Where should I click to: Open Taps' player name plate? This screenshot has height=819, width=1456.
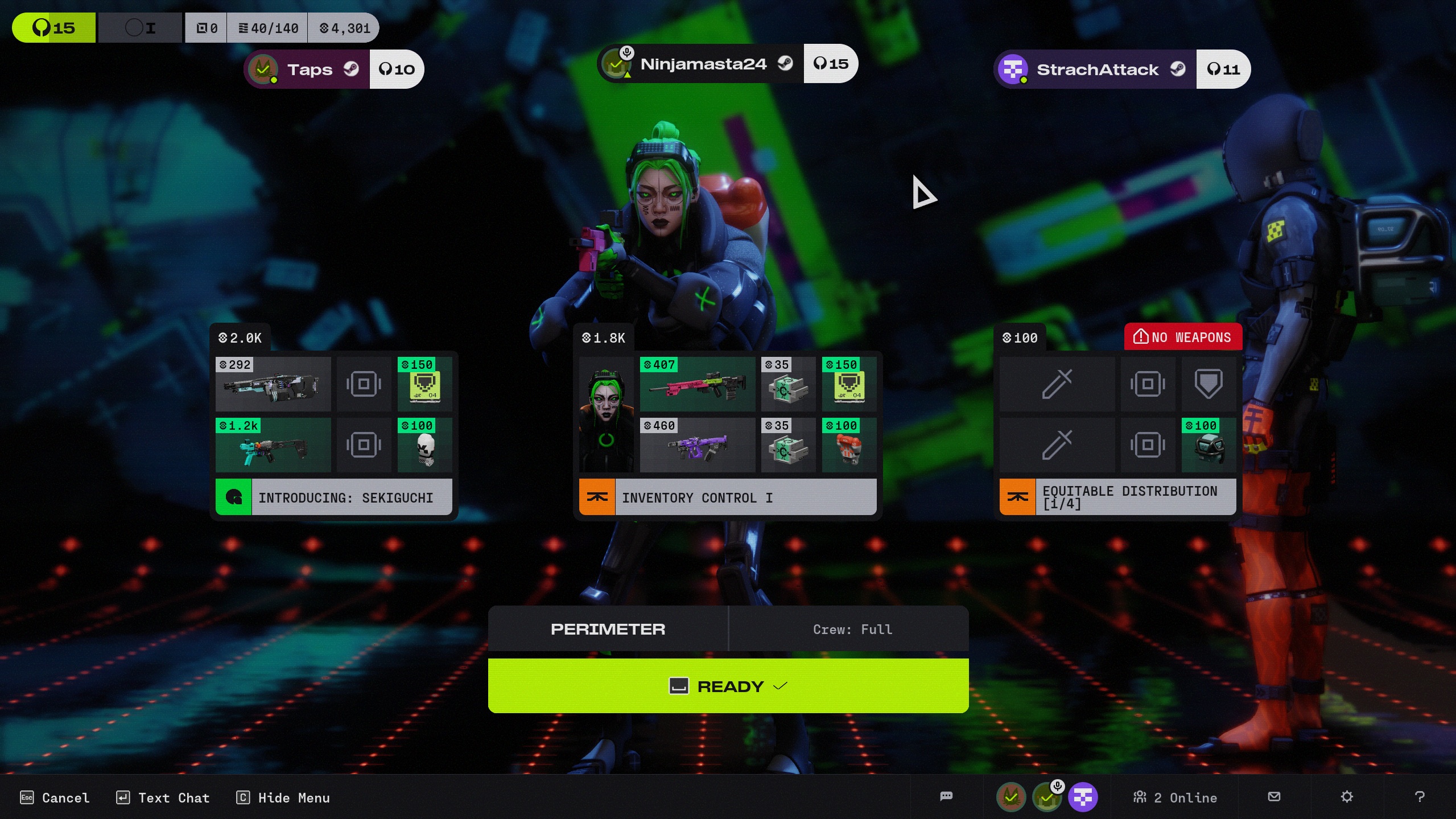click(309, 69)
